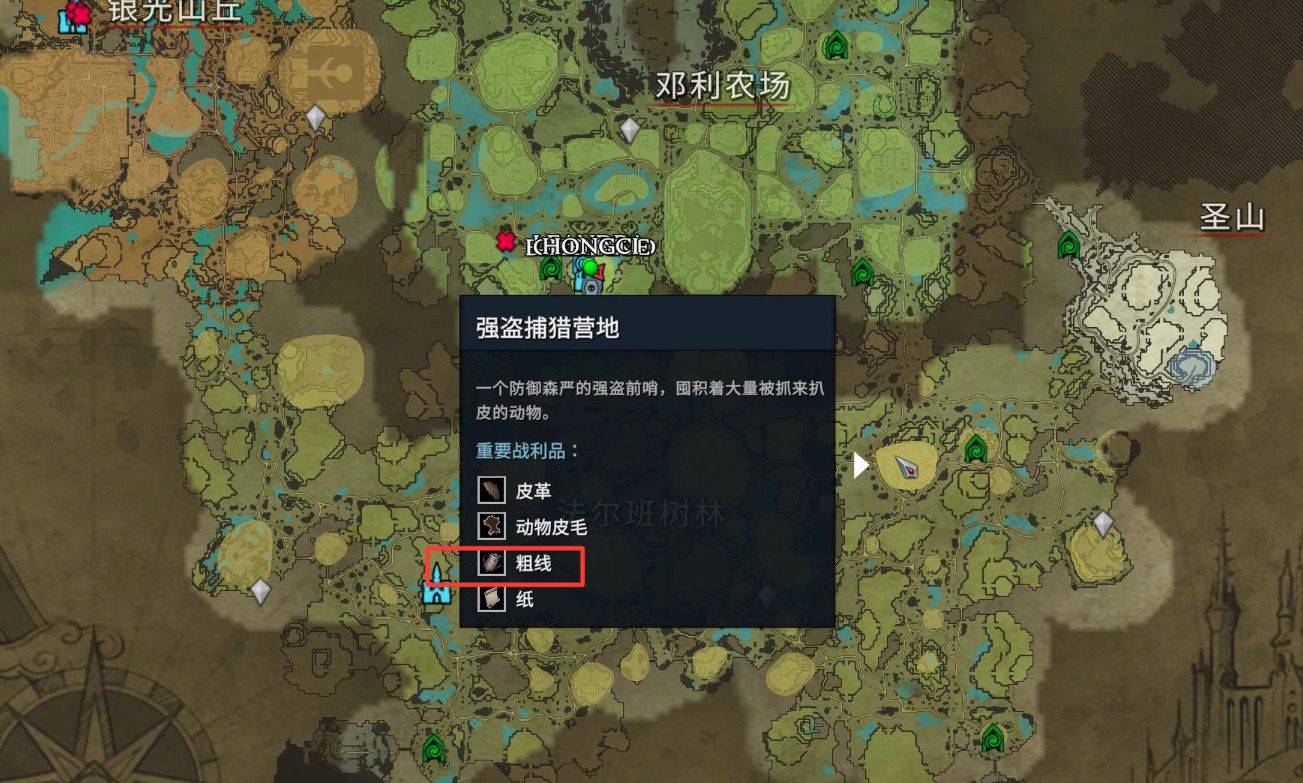Select the Leather (皮革) loot icon
Screen dimensions: 1303x783
point(490,491)
